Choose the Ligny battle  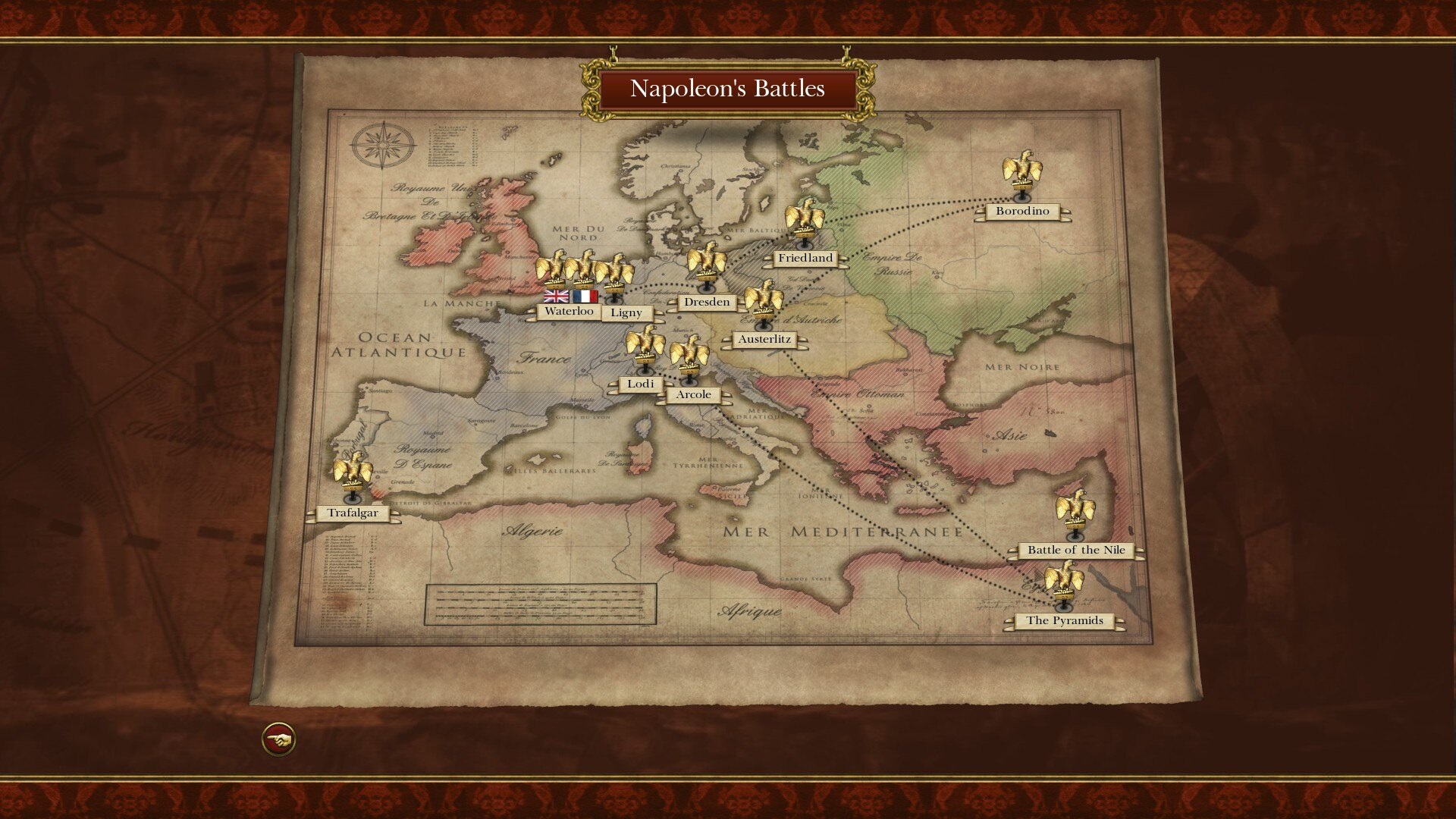point(626,312)
